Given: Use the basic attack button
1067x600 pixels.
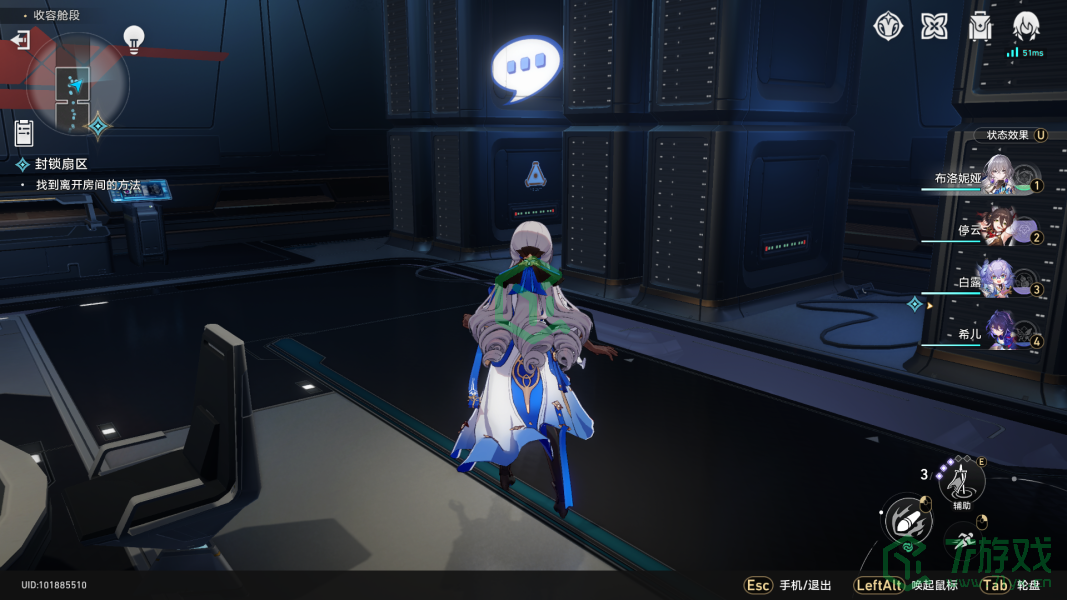Looking at the screenshot, I should 908,520.
